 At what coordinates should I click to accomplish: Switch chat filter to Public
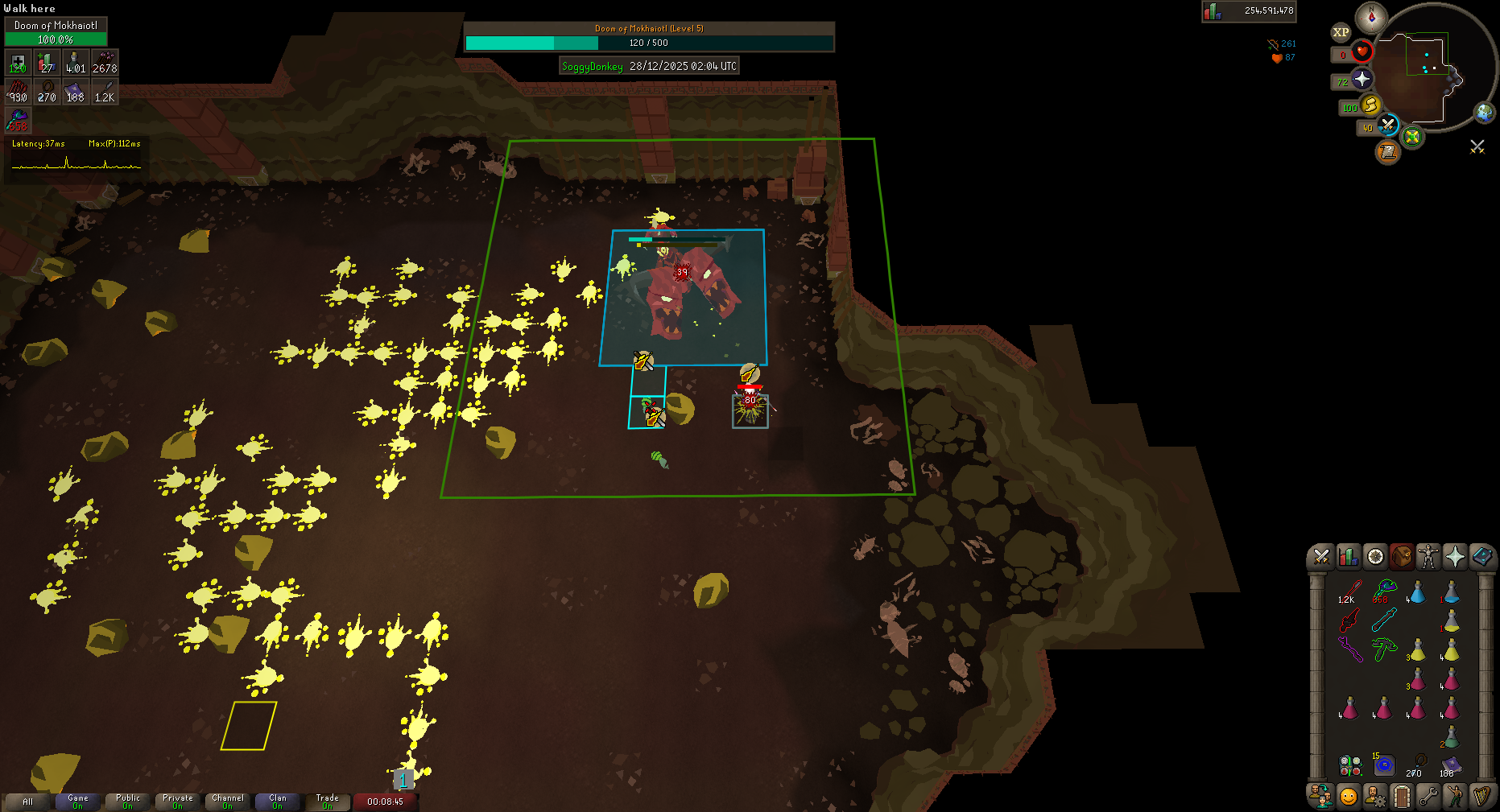(128, 802)
